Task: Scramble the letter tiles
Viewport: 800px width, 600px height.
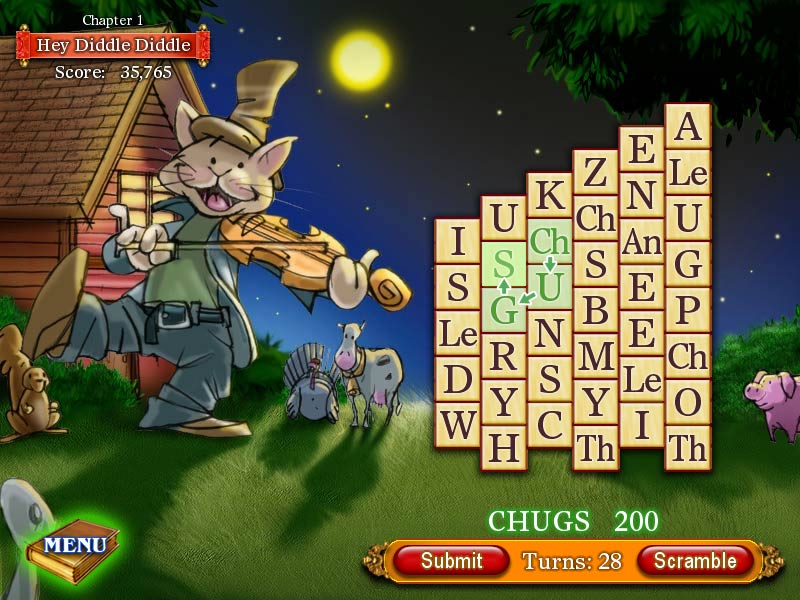Action: (x=695, y=560)
